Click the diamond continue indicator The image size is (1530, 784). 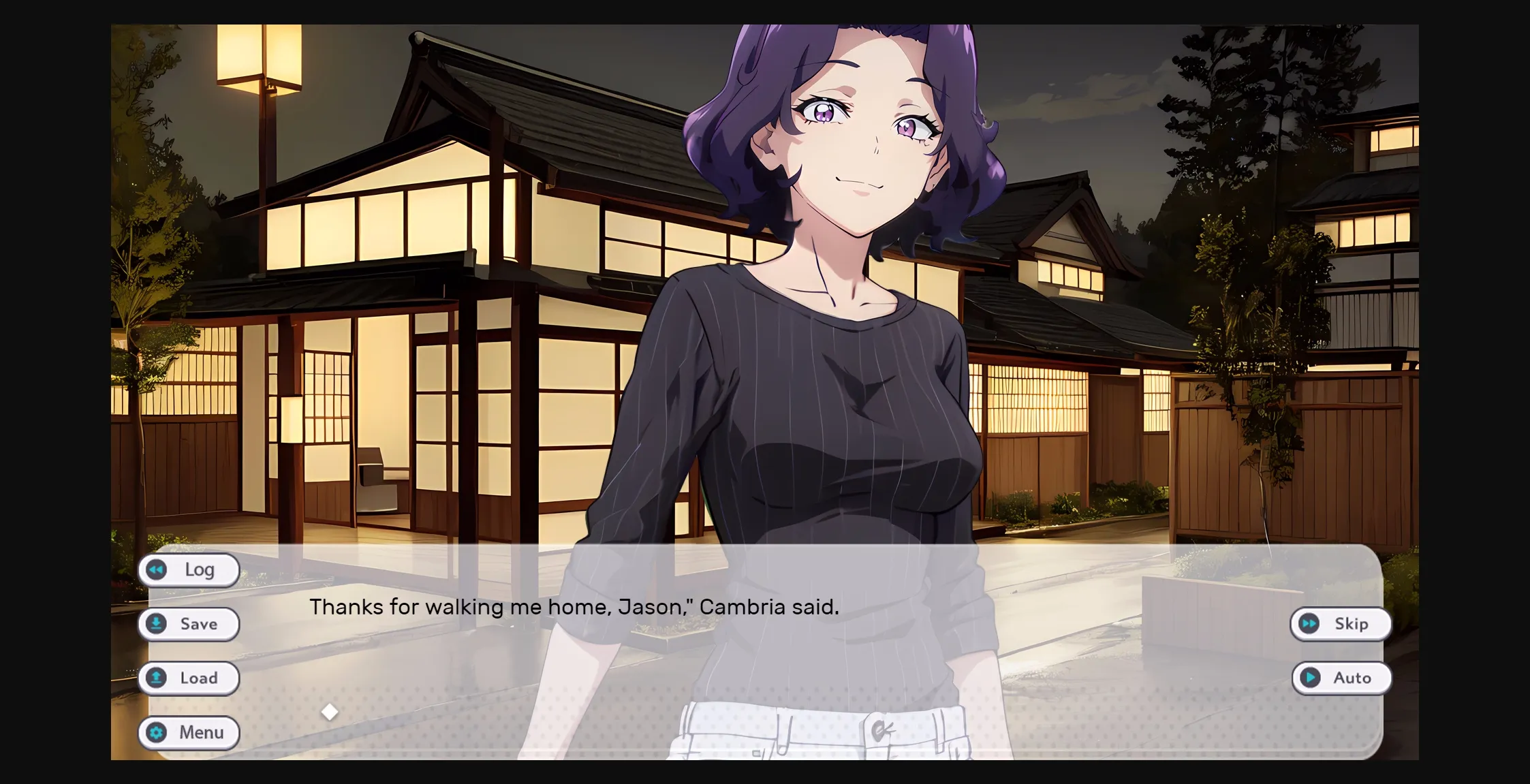[331, 711]
